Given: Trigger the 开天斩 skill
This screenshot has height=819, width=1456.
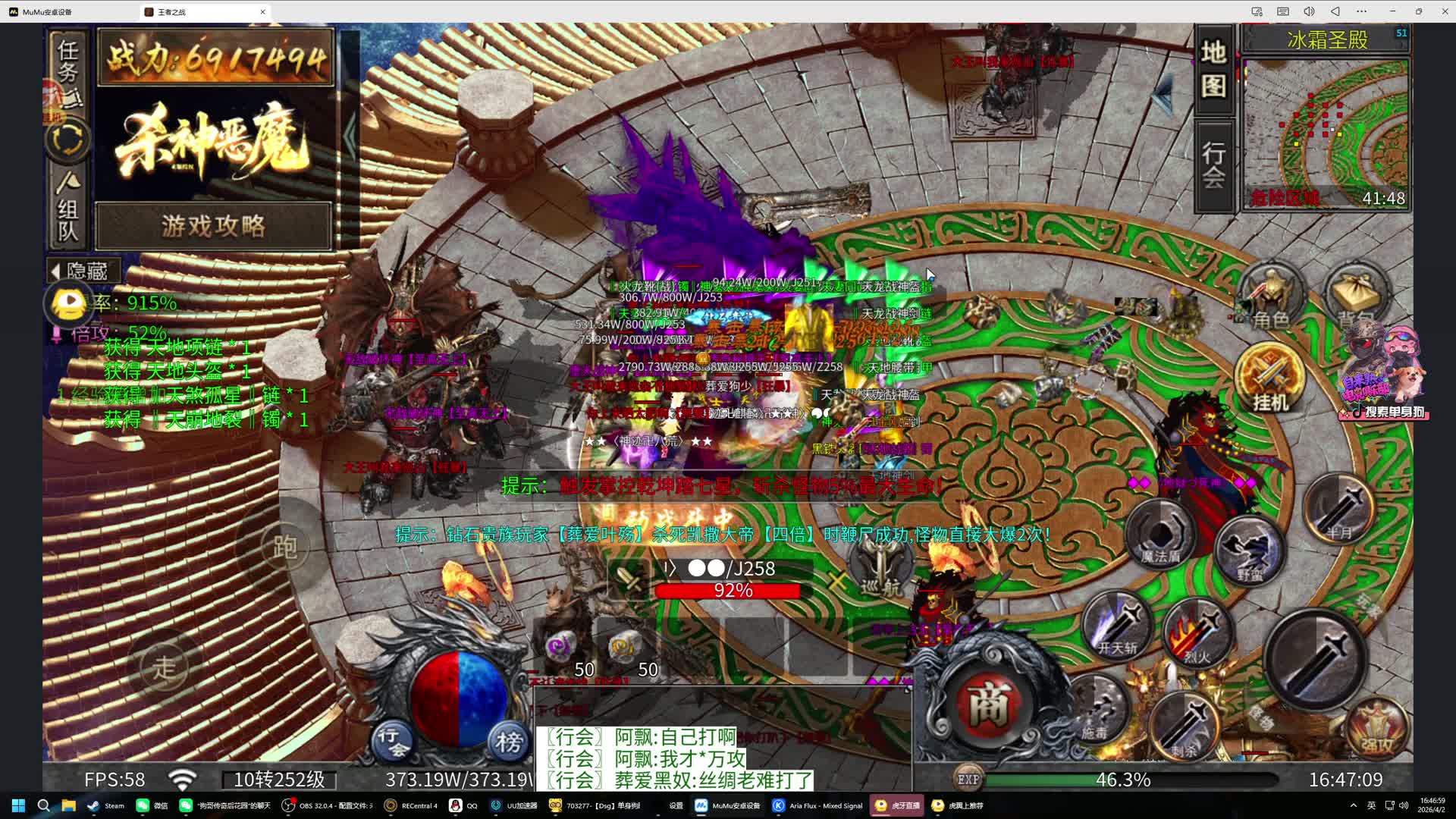Looking at the screenshot, I should [x=1118, y=627].
